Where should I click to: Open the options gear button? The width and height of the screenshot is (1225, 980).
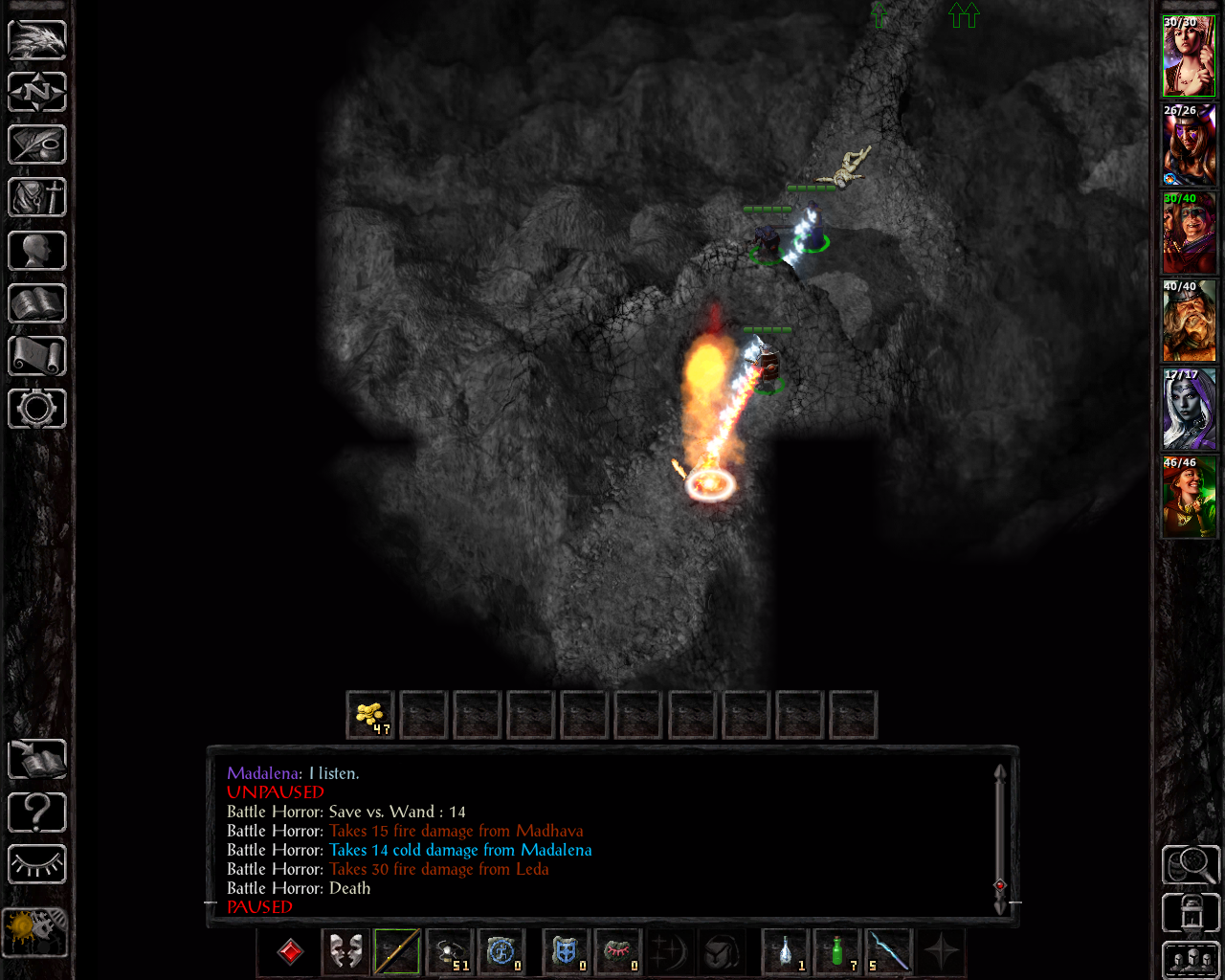click(37, 409)
